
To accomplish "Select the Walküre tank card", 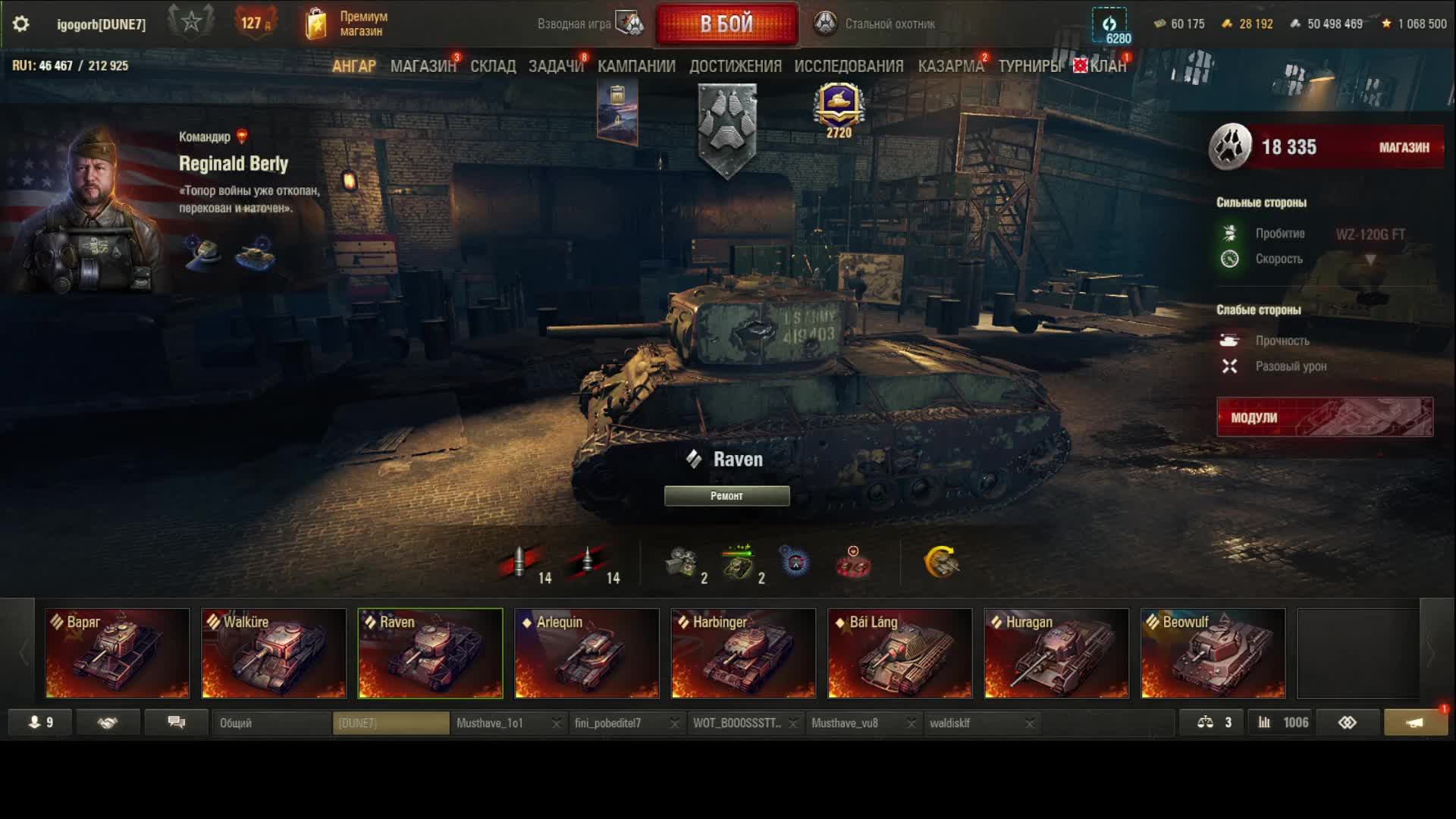I will [274, 653].
